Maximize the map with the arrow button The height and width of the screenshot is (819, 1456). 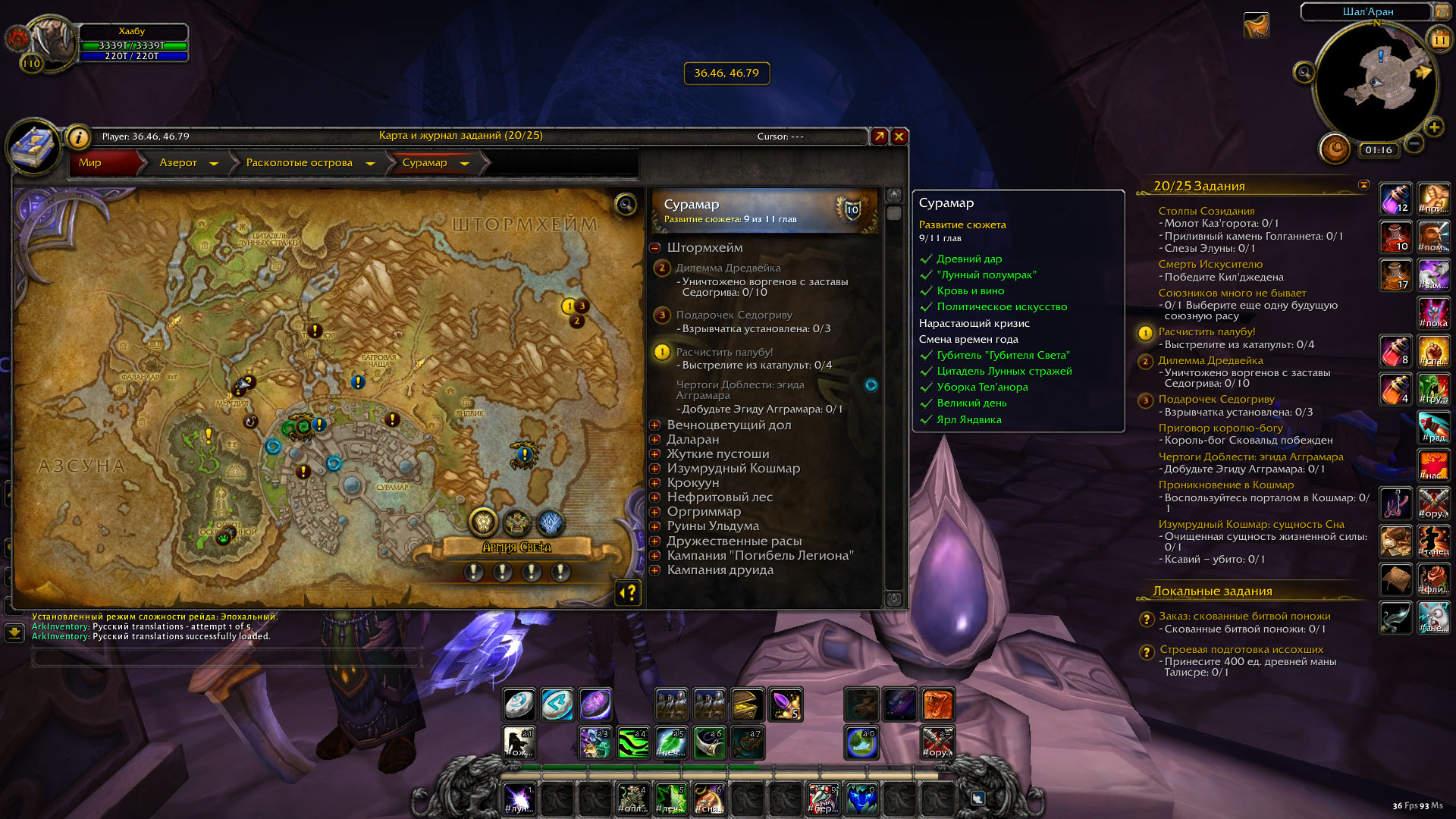click(x=879, y=136)
